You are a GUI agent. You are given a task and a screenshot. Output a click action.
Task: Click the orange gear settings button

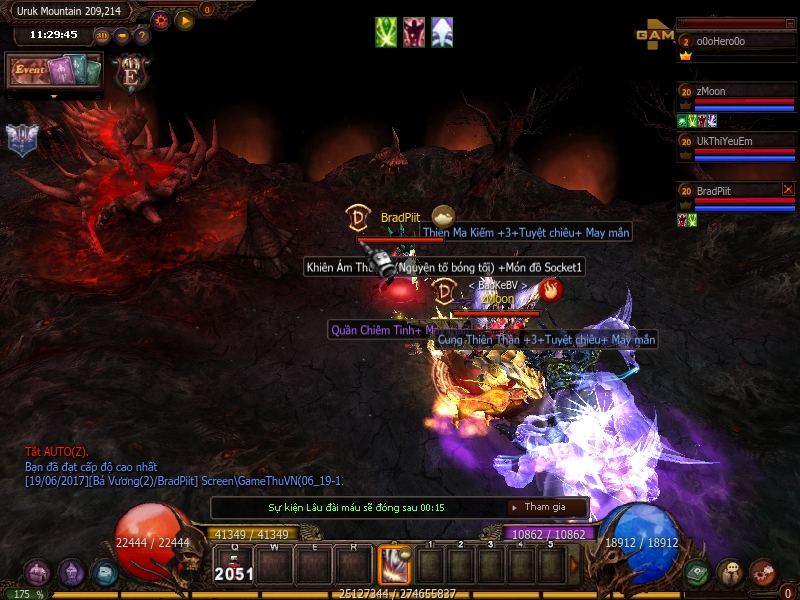coord(161,20)
